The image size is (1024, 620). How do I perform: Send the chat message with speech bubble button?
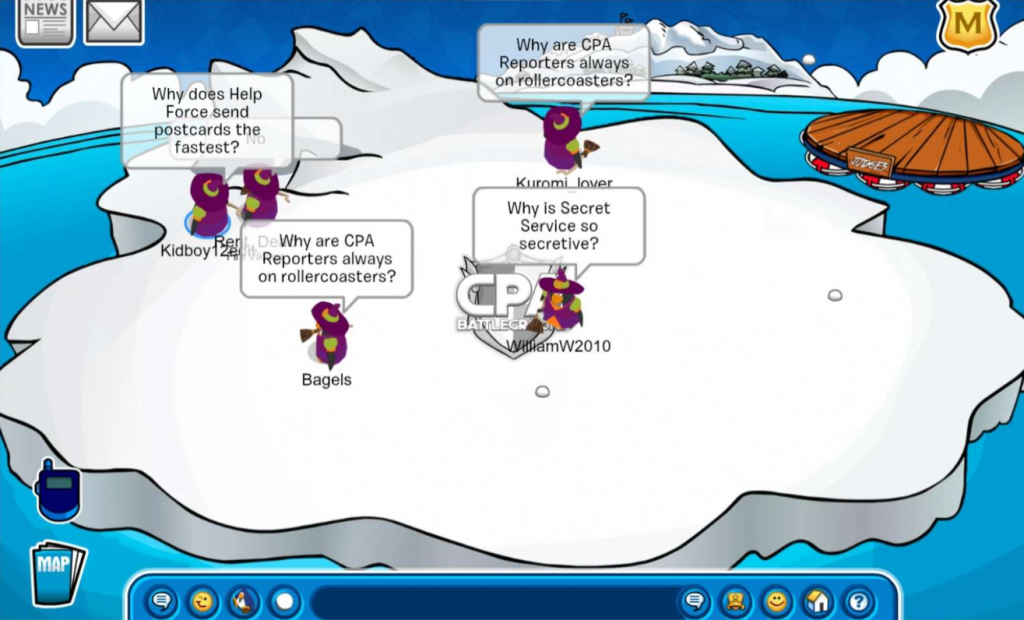(x=694, y=602)
